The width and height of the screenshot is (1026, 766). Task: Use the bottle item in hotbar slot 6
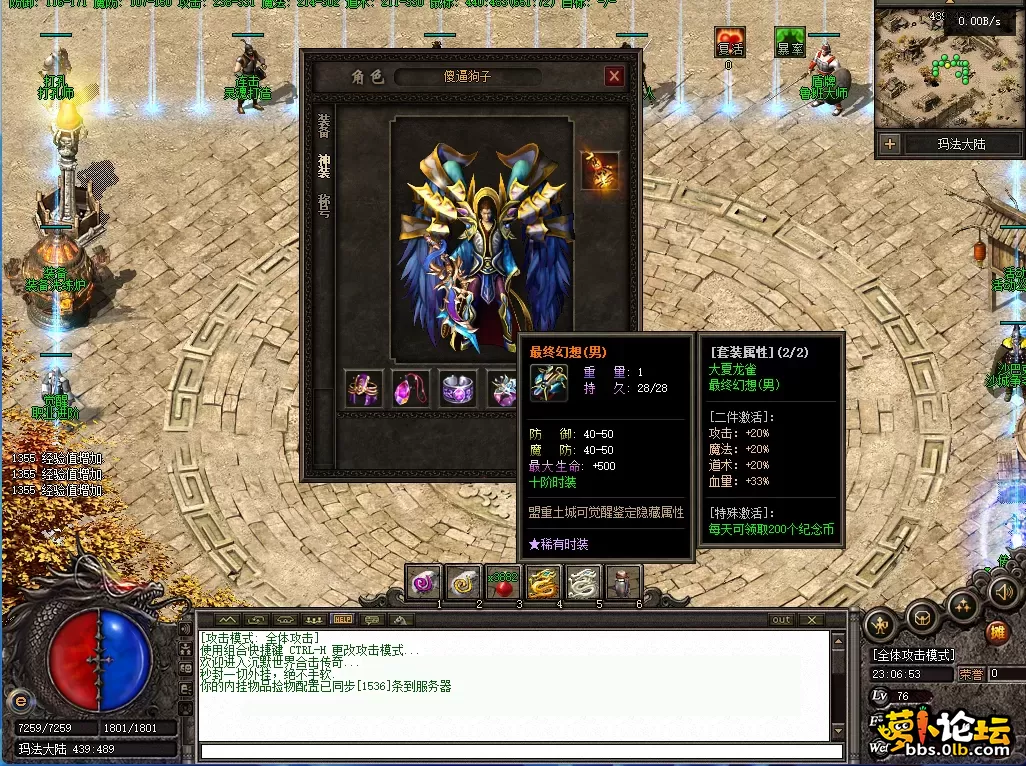[623, 582]
